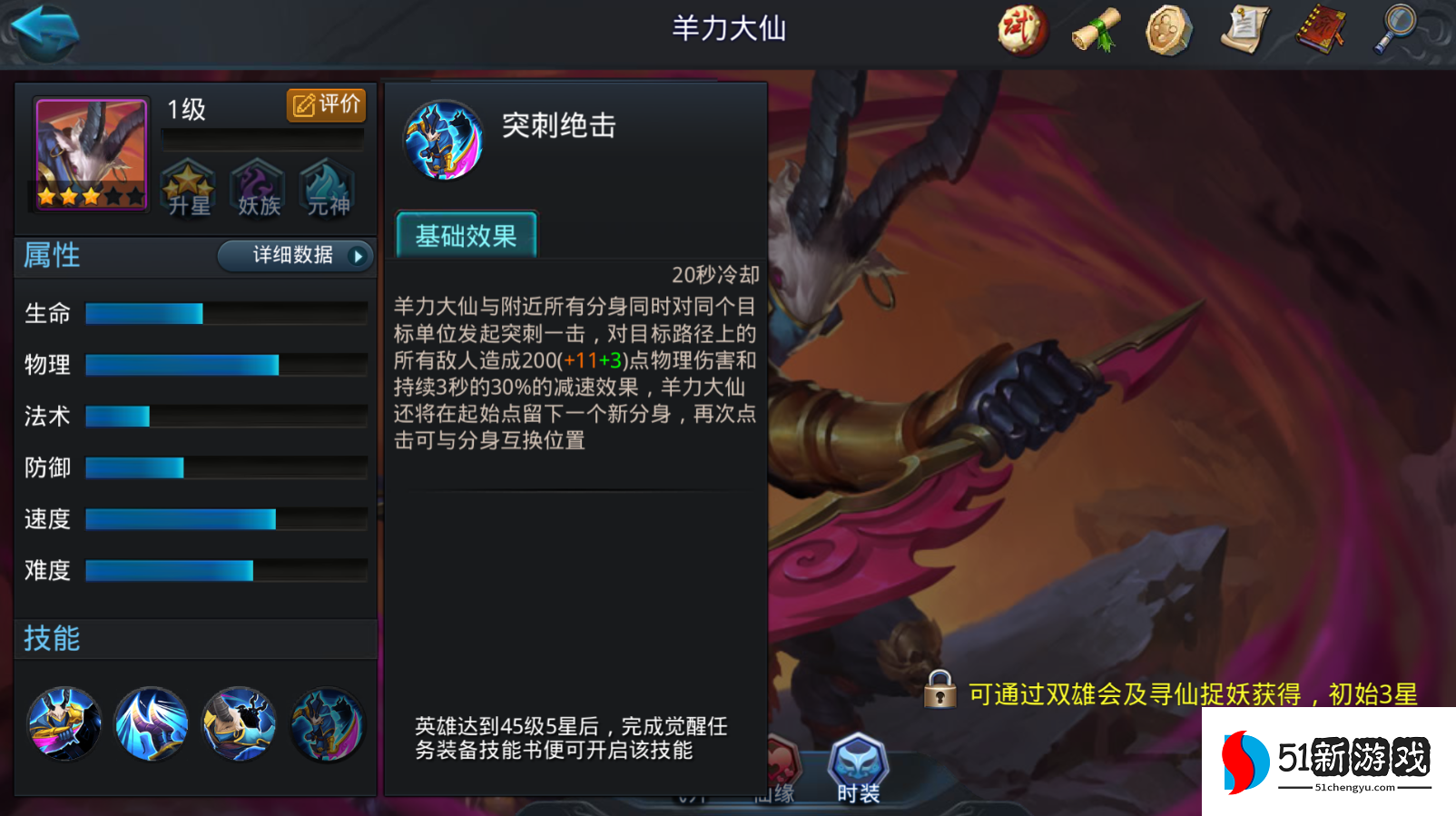
Task: Expand the 技能 skills section header
Action: pos(49,639)
